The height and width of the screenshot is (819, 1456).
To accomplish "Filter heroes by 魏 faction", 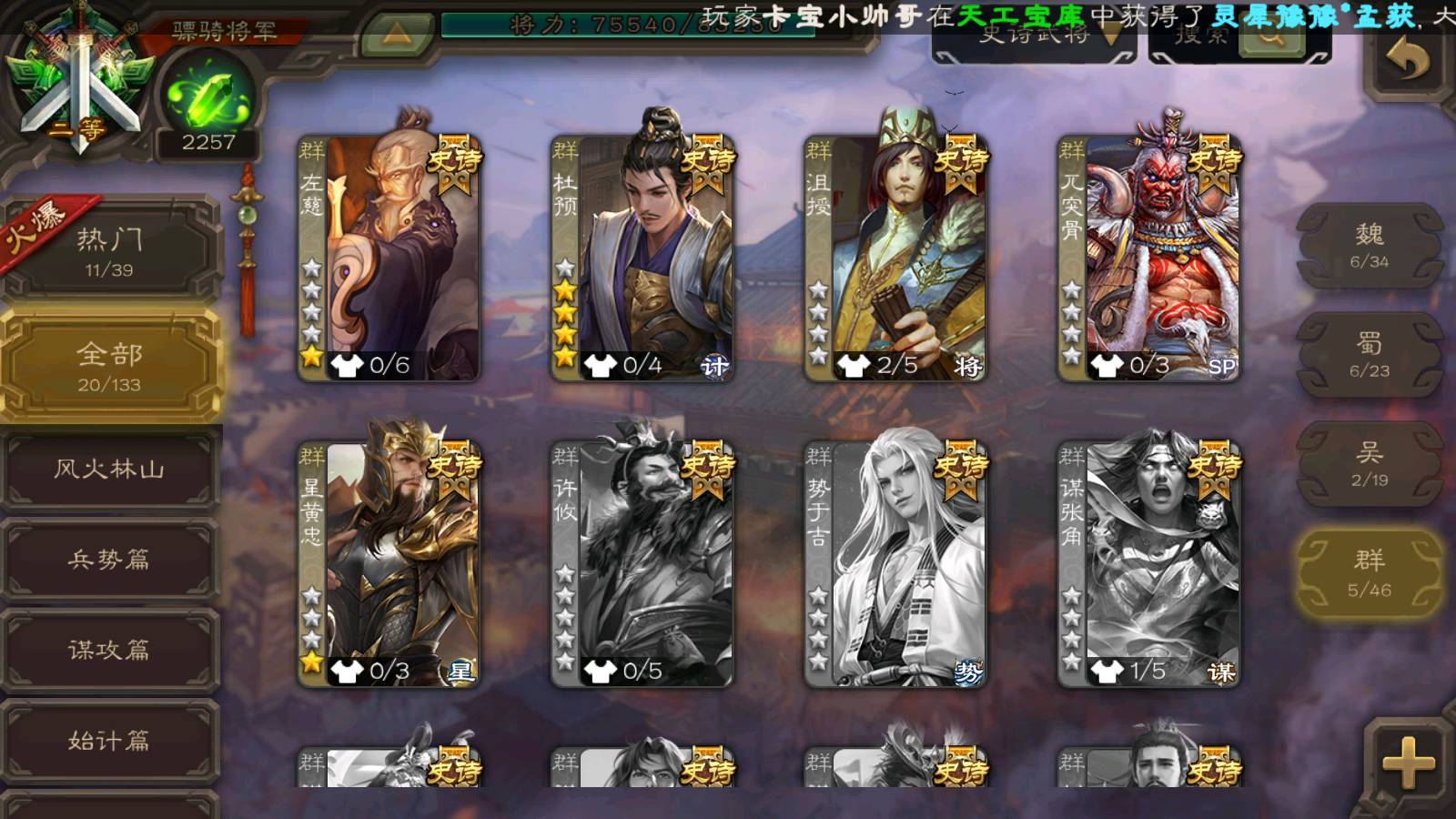I will [1369, 246].
